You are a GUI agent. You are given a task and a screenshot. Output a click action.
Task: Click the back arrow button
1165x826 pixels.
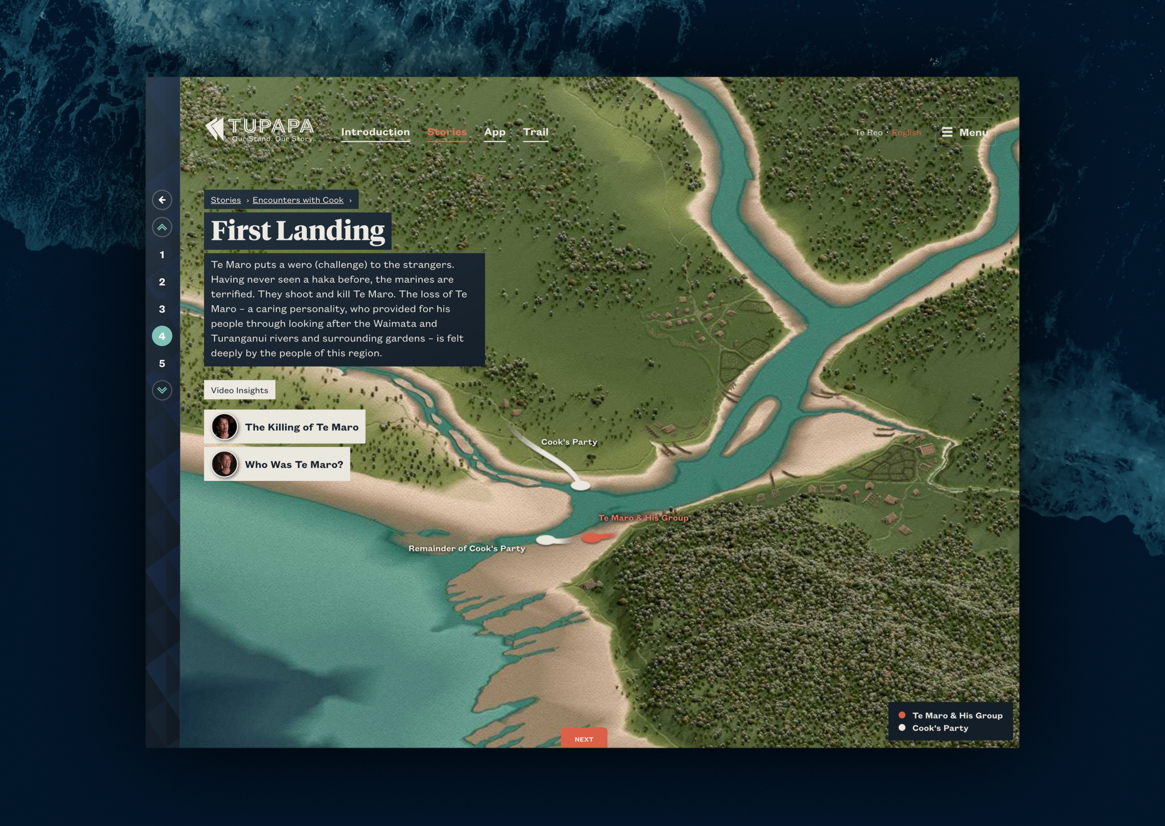pos(162,200)
